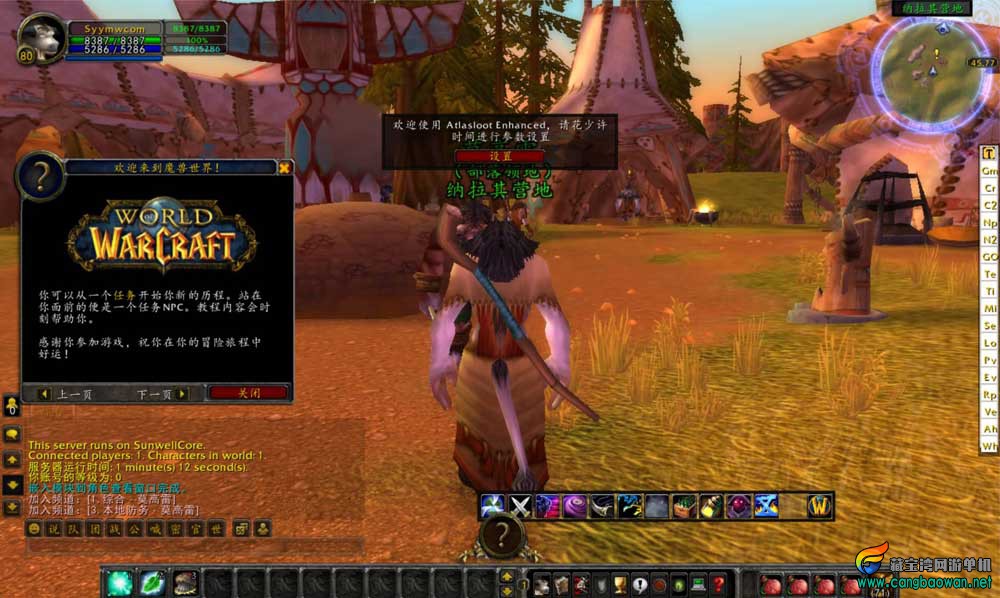The image size is (1000, 598).
Task: Open the red question mark help button
Action: [717, 584]
